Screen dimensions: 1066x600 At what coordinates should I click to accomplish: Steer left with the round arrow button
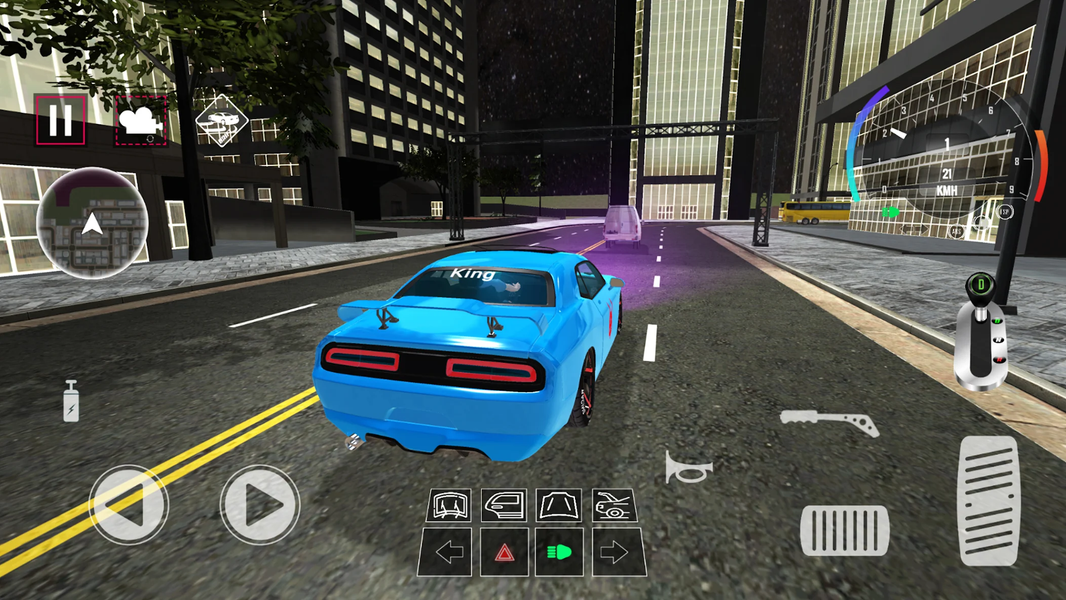[x=128, y=504]
